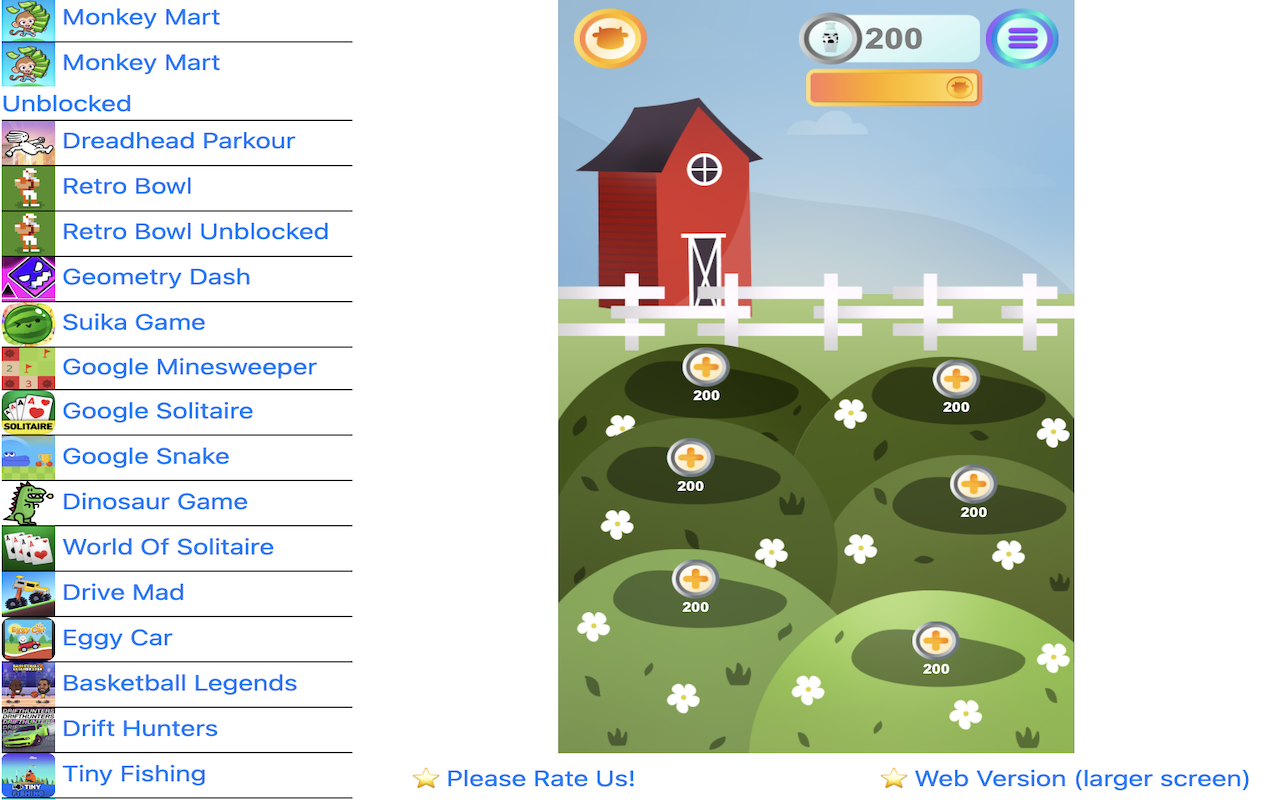Screen dimensions: 1280x800
Task: Open the Web Version larger screen link
Action: pos(1080,778)
